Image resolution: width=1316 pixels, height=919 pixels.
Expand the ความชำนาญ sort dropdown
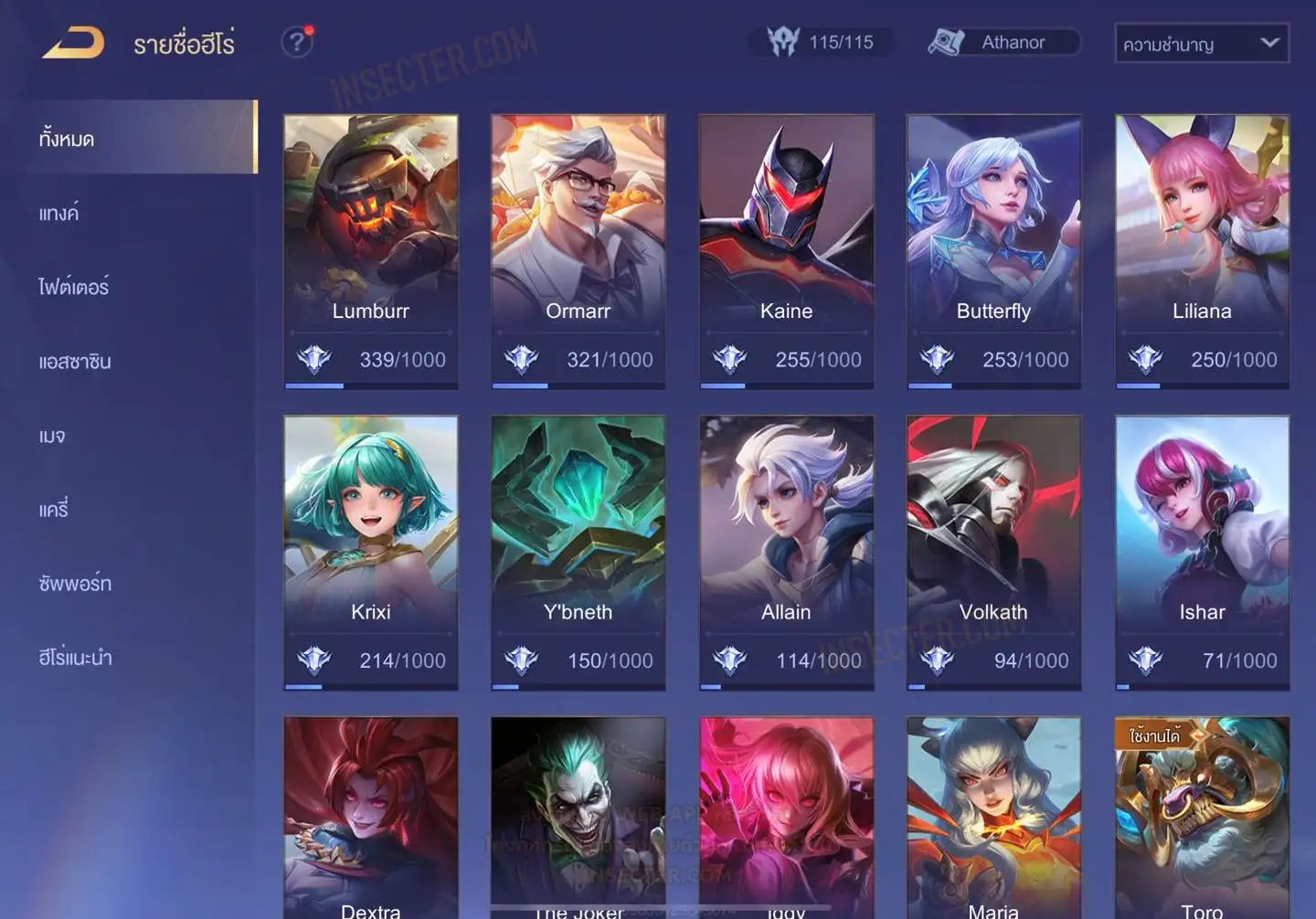[x=1201, y=44]
